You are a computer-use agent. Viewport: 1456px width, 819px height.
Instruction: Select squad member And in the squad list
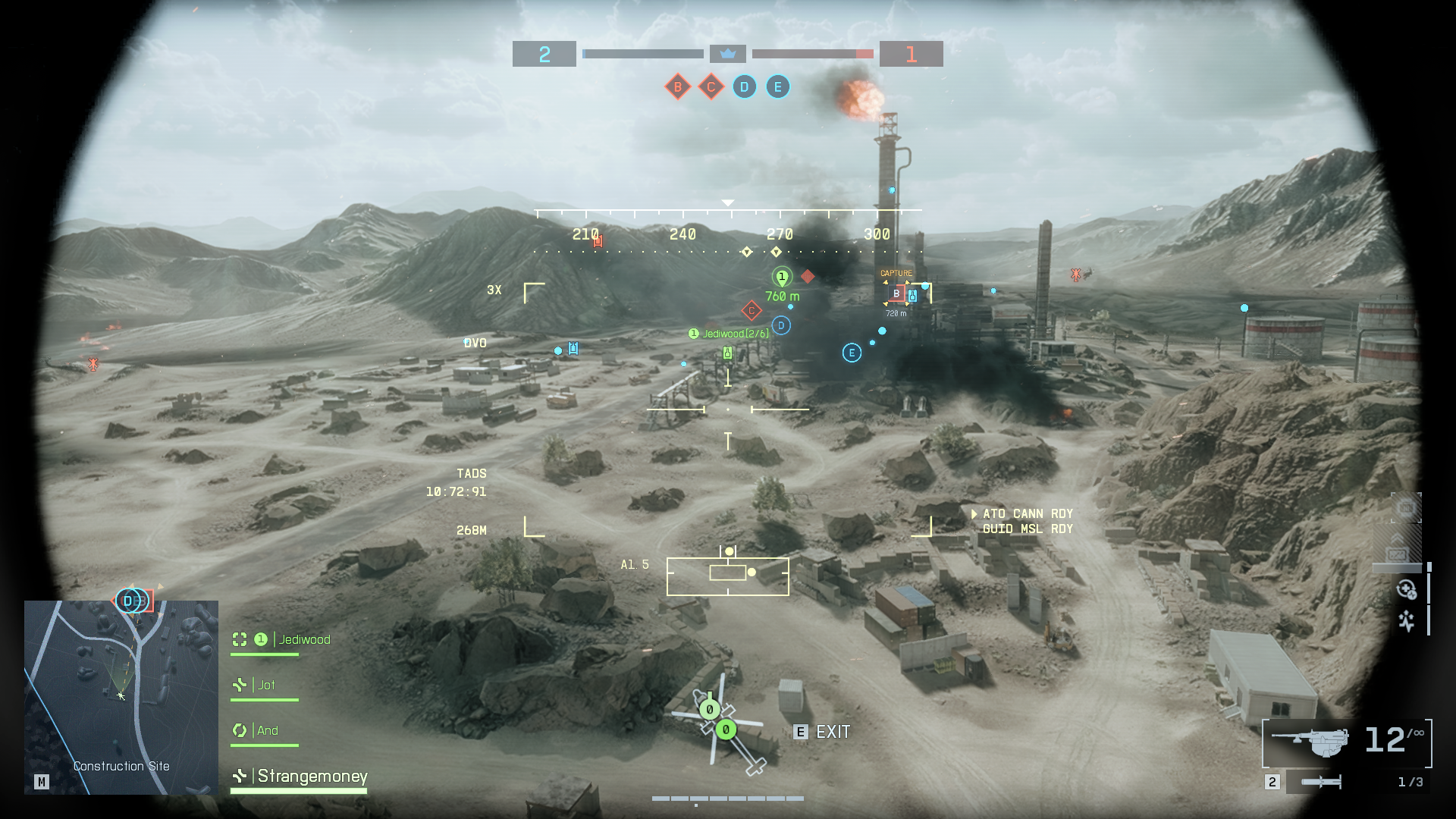click(267, 730)
